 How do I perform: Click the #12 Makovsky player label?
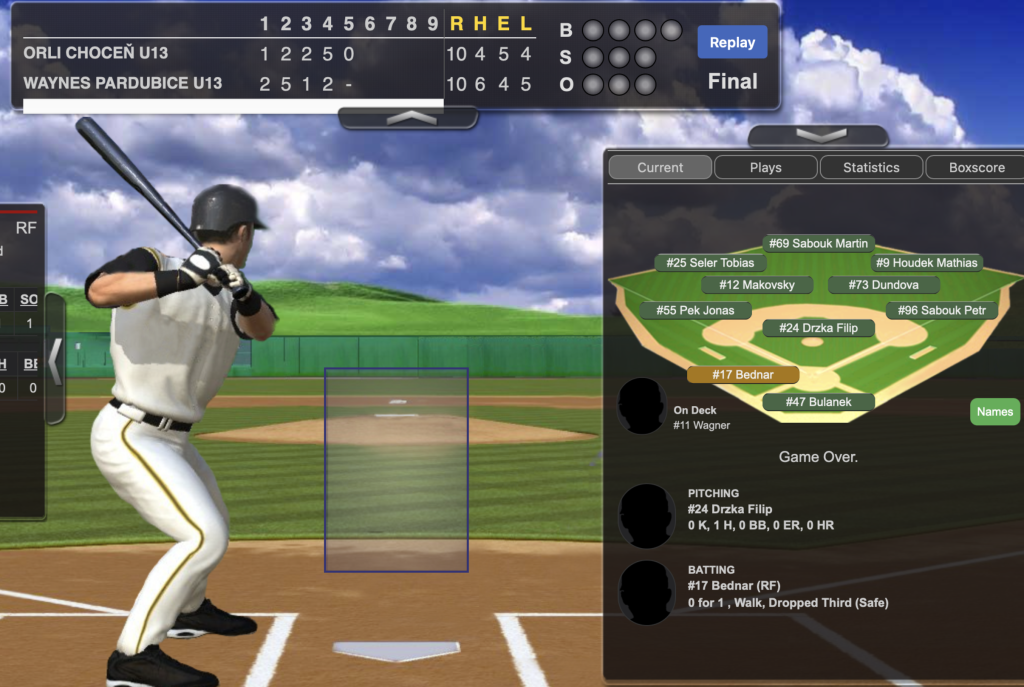click(756, 285)
